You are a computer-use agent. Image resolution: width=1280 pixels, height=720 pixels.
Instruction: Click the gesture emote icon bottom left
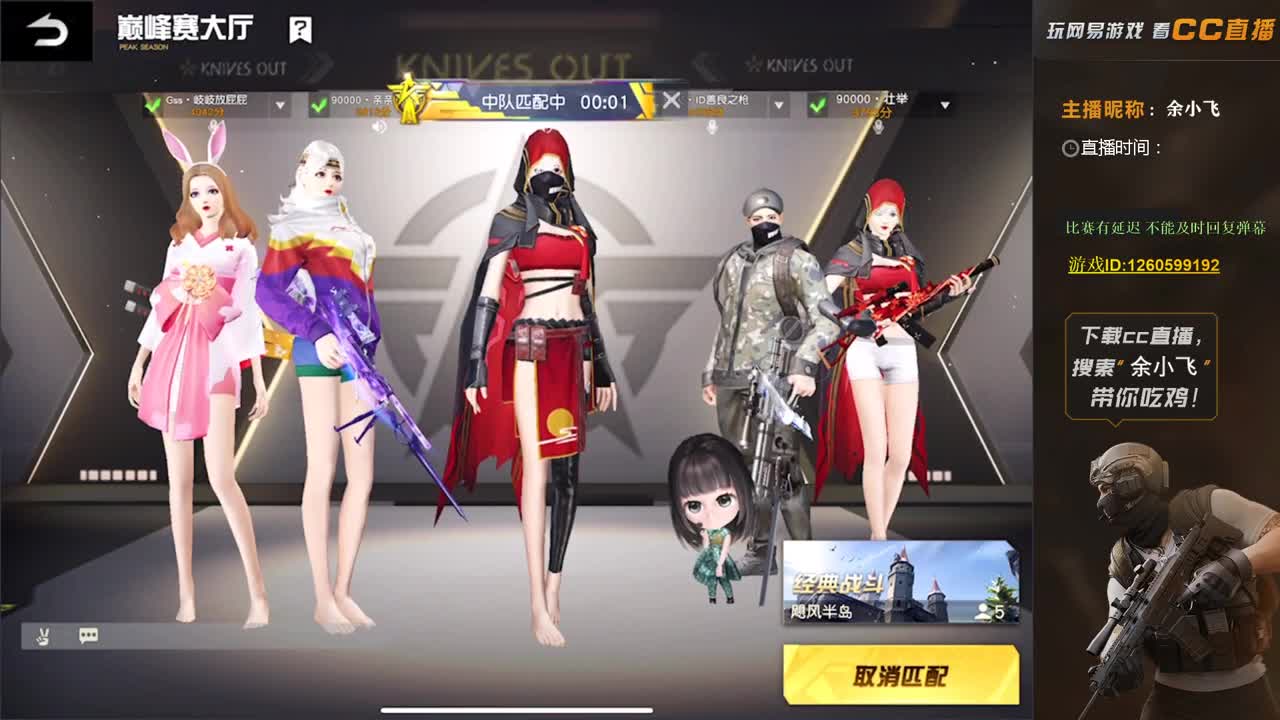pos(42,636)
